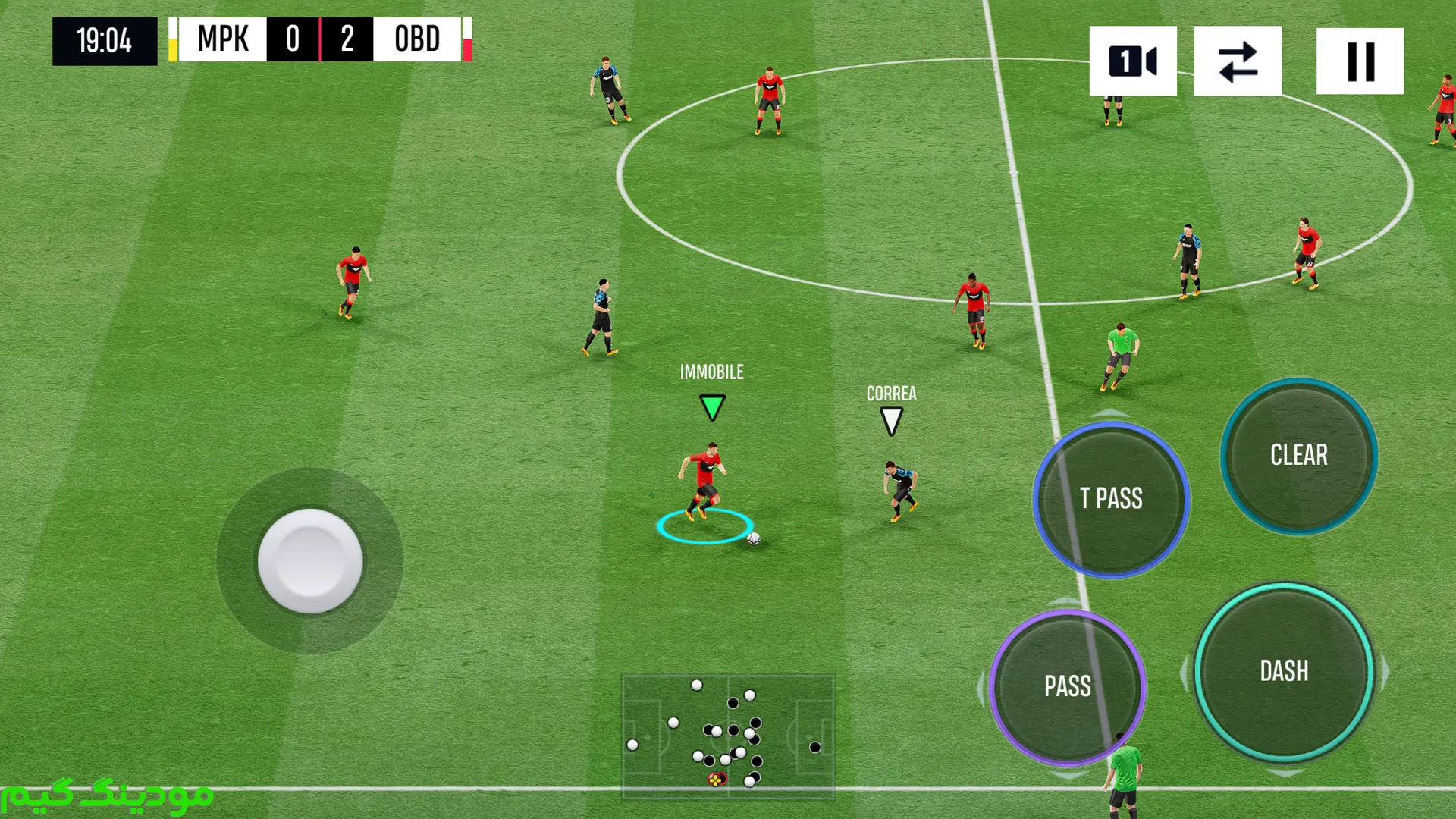Hit the CLEAR button
The height and width of the screenshot is (819, 1456).
point(1299,455)
